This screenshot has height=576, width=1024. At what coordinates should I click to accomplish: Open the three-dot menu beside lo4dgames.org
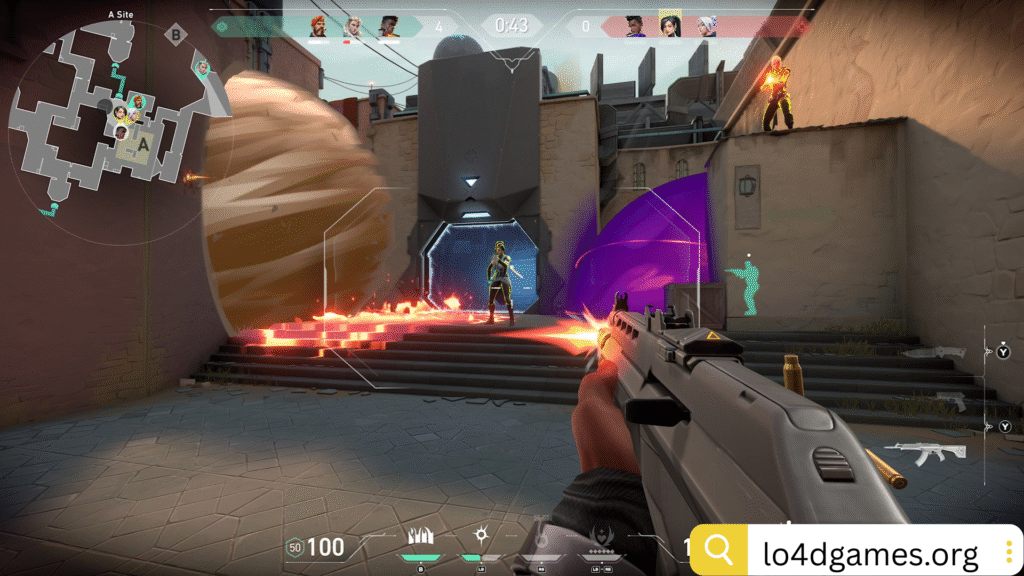[x=1010, y=551]
